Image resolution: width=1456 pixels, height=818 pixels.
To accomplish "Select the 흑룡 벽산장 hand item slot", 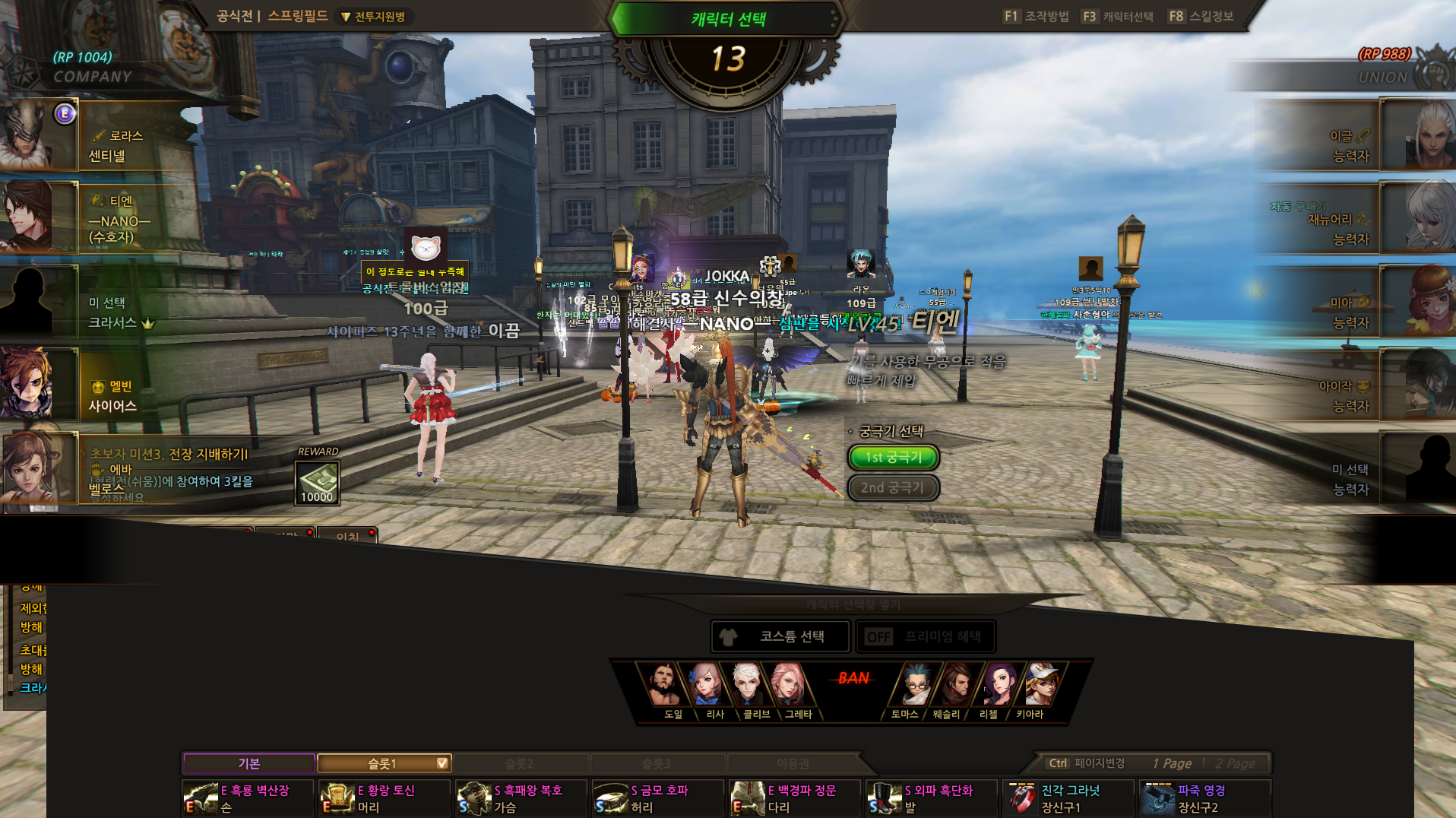I will tap(248, 798).
